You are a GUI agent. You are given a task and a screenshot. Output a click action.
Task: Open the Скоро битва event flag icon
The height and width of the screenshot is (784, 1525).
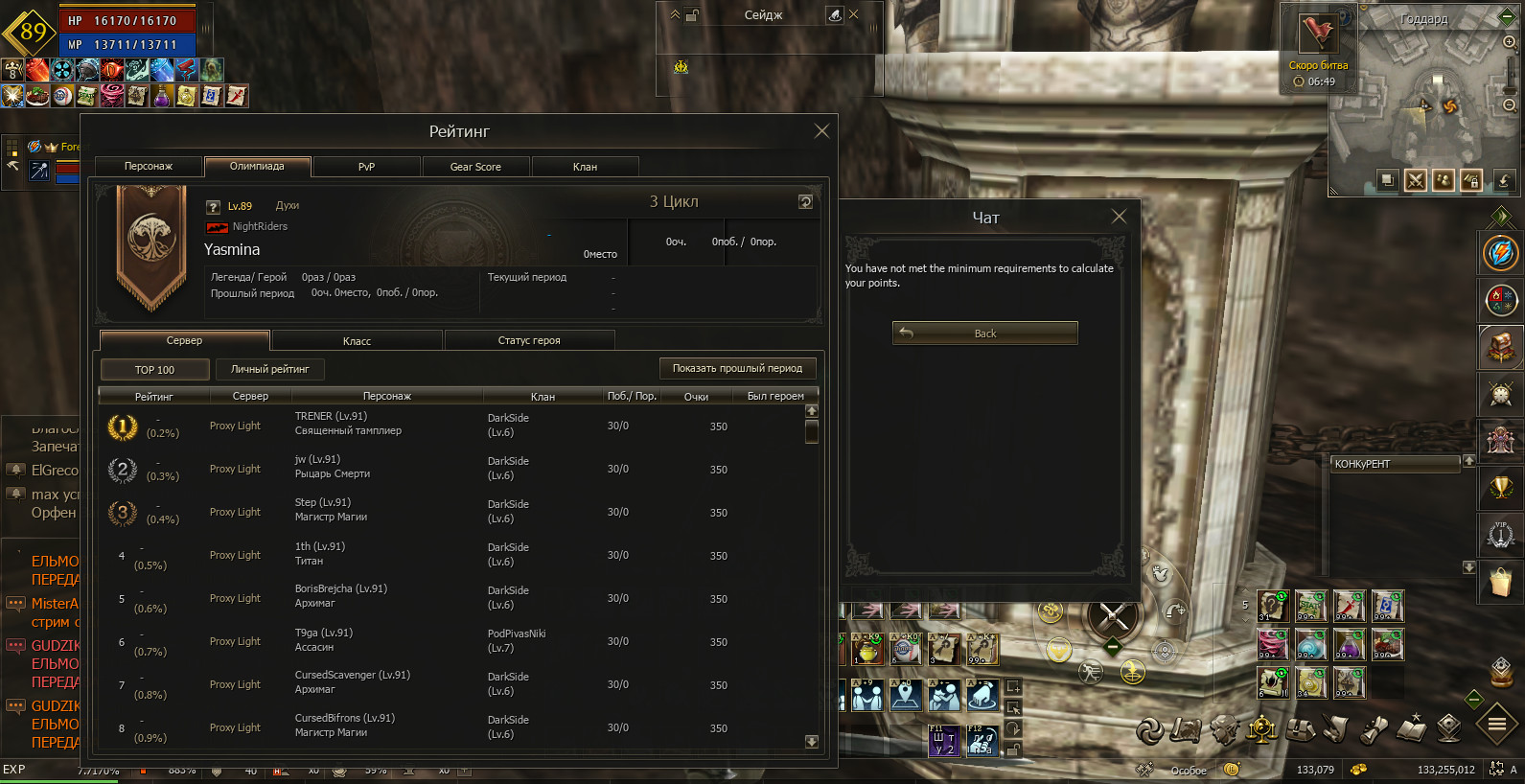coord(1317,35)
